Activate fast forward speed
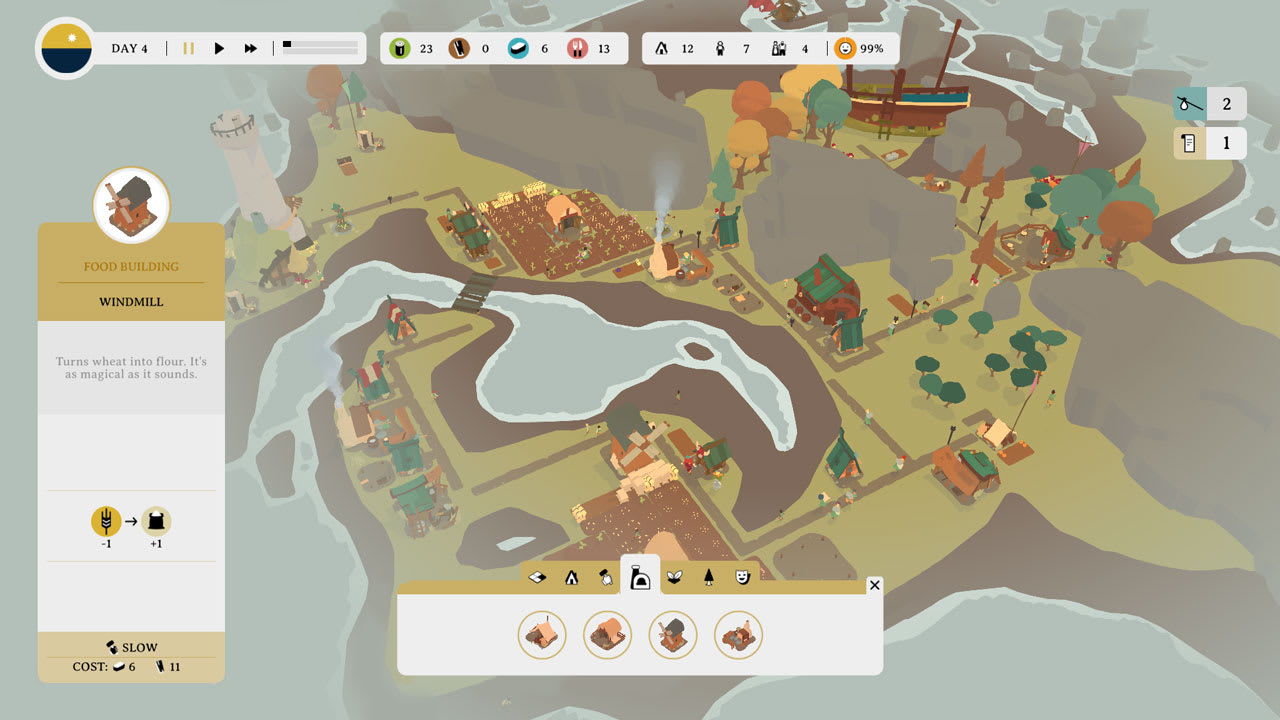 [248, 47]
